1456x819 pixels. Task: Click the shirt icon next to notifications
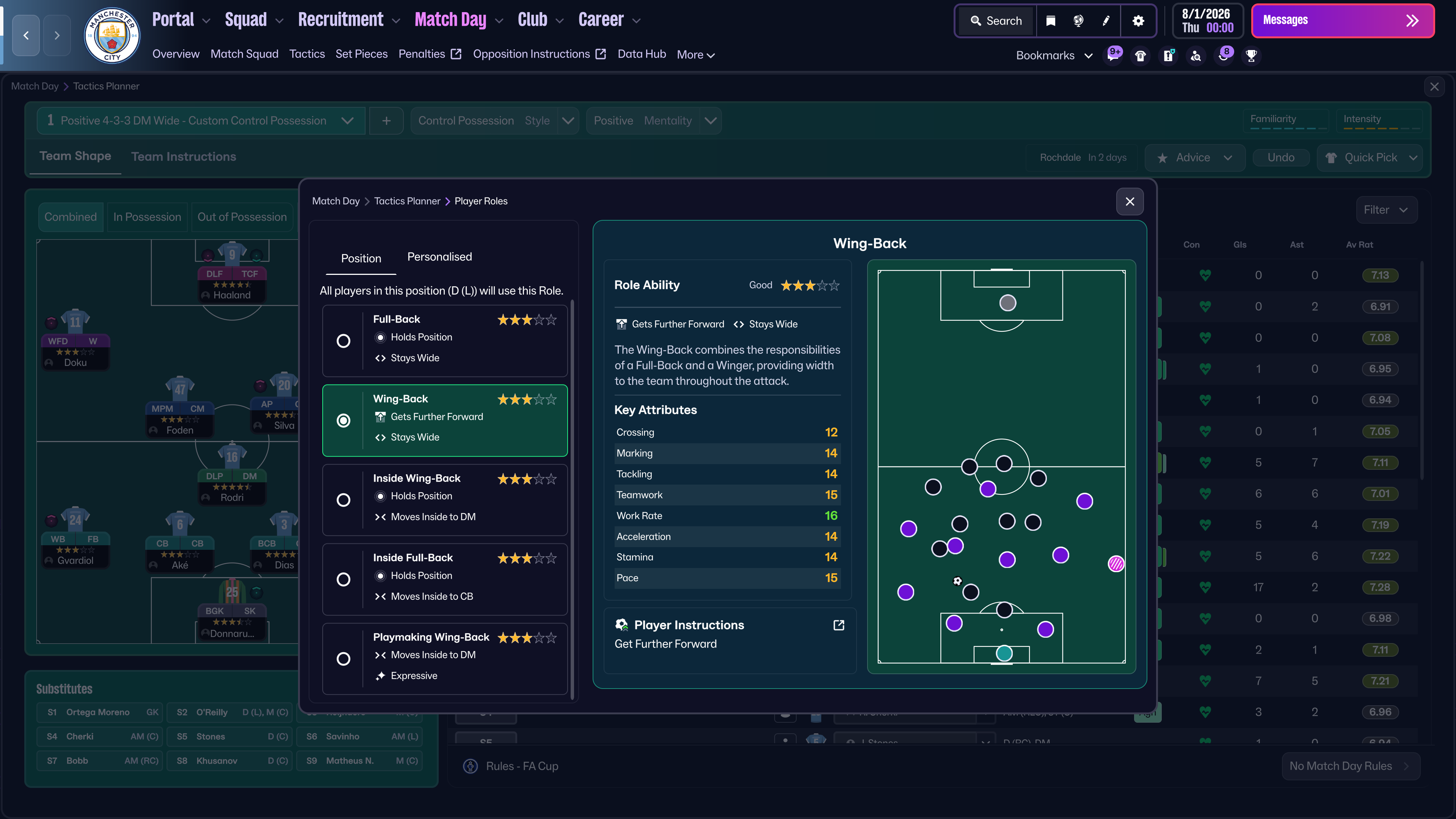point(1140,55)
